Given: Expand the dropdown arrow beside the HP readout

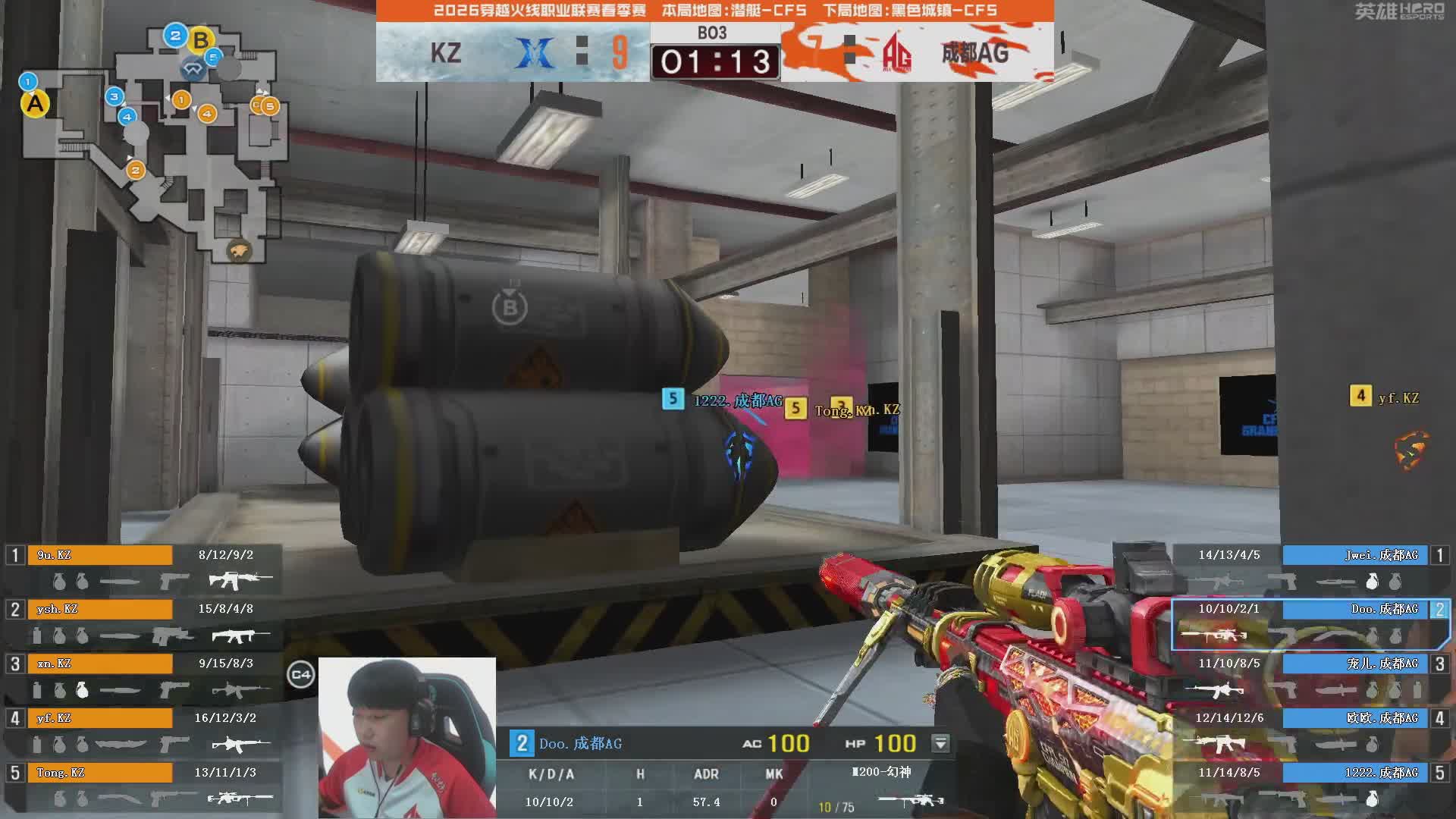Looking at the screenshot, I should 940,743.
